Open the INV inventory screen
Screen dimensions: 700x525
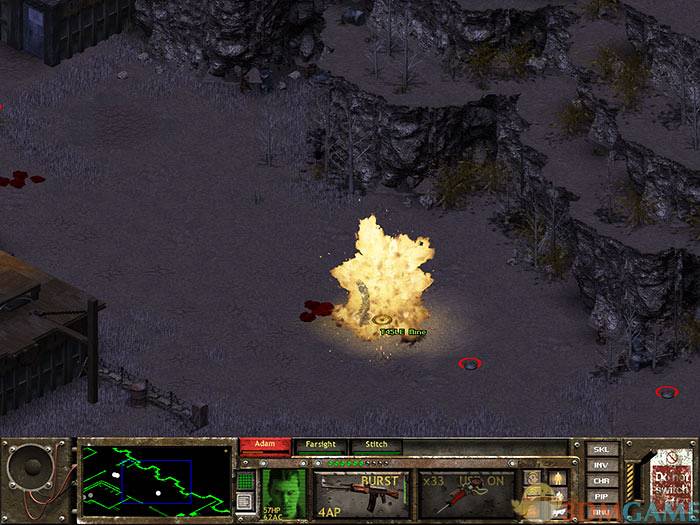point(600,466)
